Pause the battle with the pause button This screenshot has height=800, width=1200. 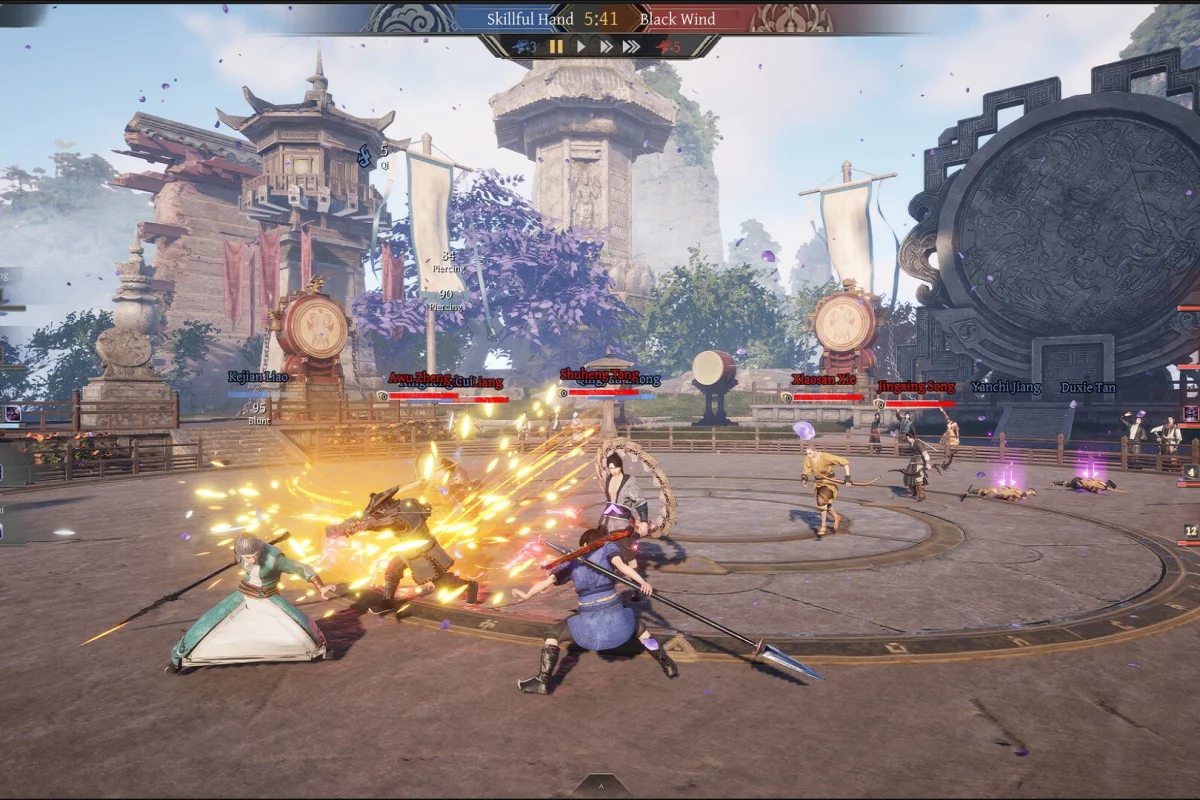[556, 46]
